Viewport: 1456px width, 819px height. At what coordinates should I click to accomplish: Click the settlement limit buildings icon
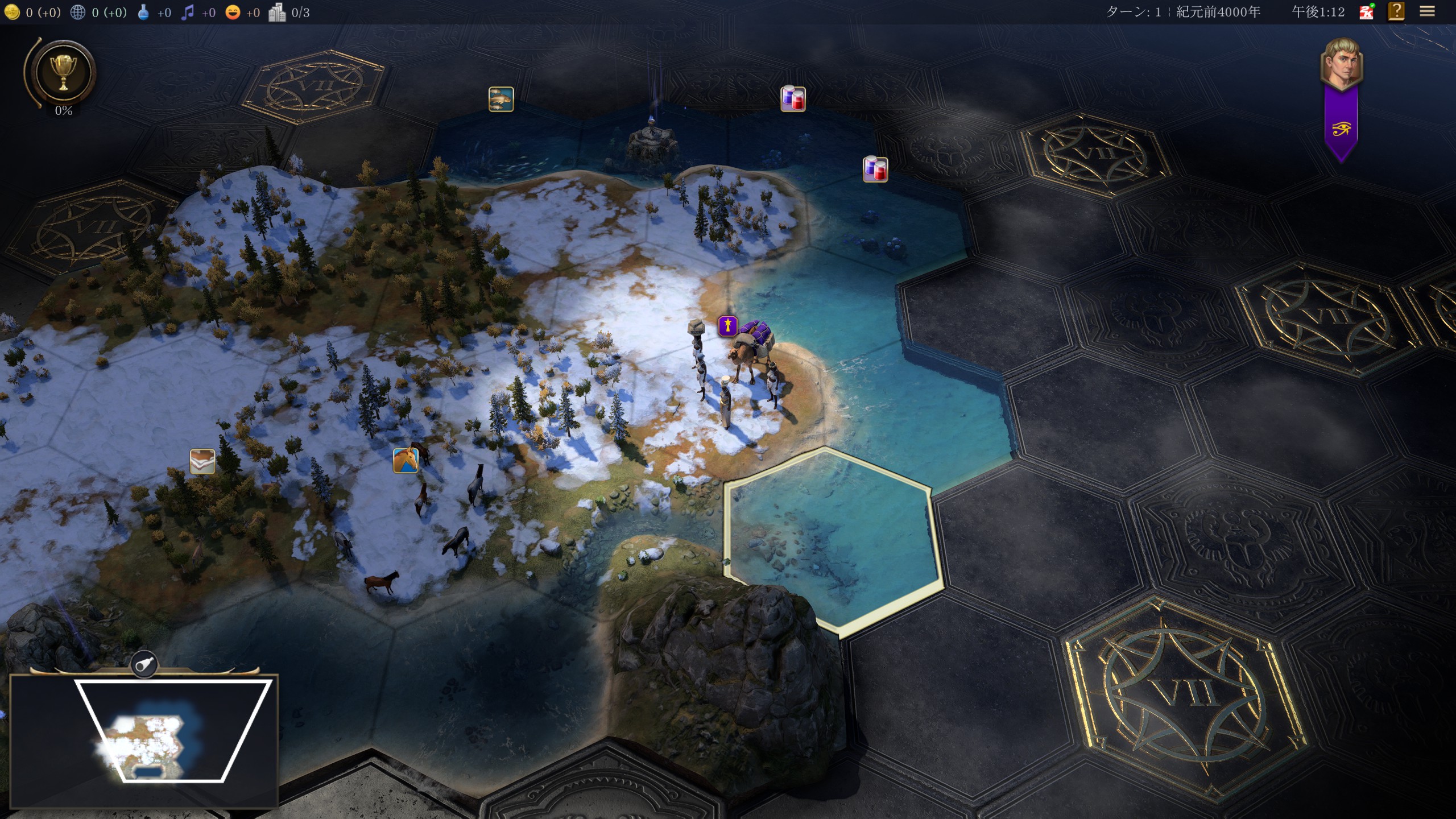pos(277,12)
